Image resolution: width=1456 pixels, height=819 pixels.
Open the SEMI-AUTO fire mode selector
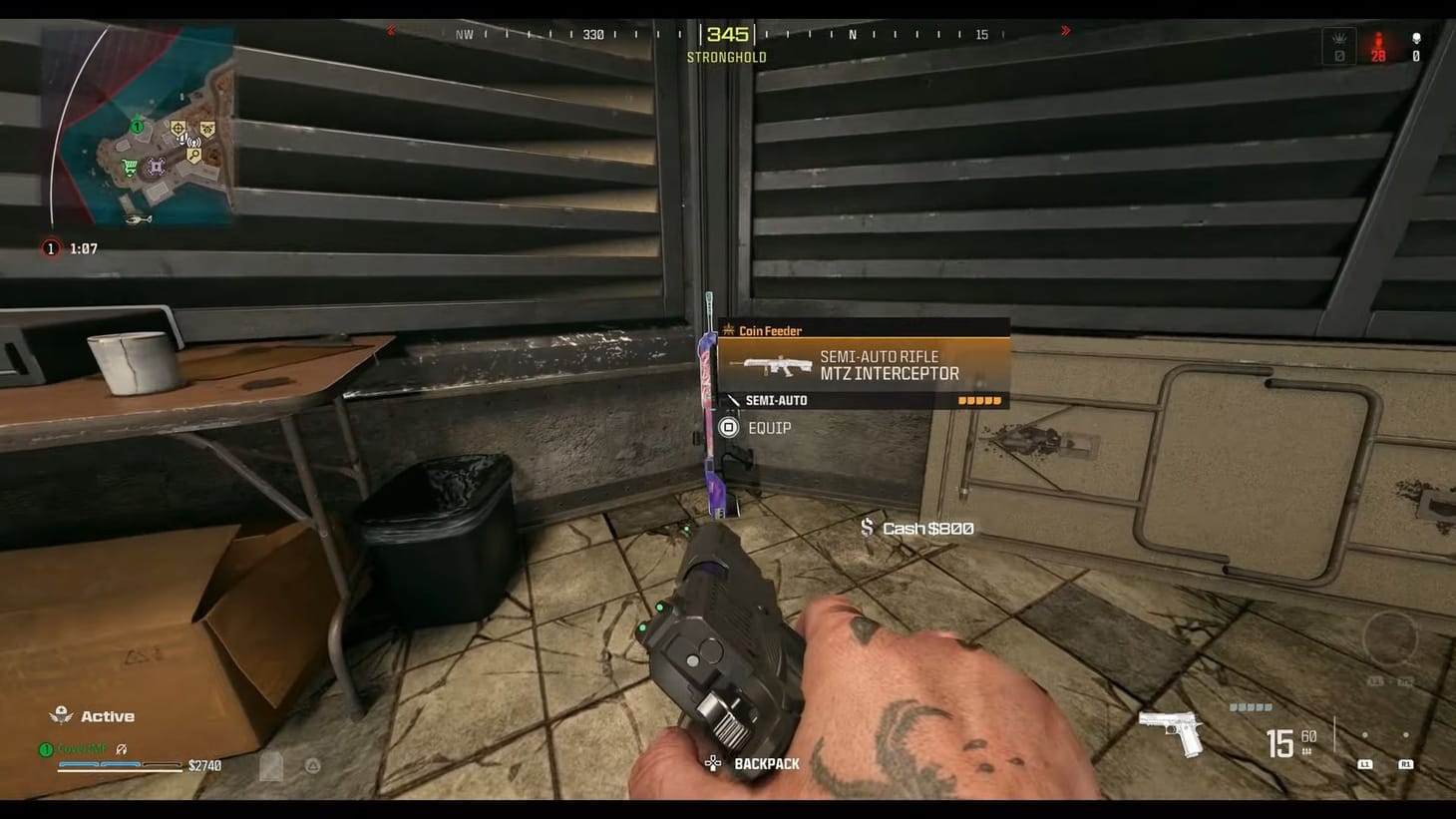[x=776, y=400]
